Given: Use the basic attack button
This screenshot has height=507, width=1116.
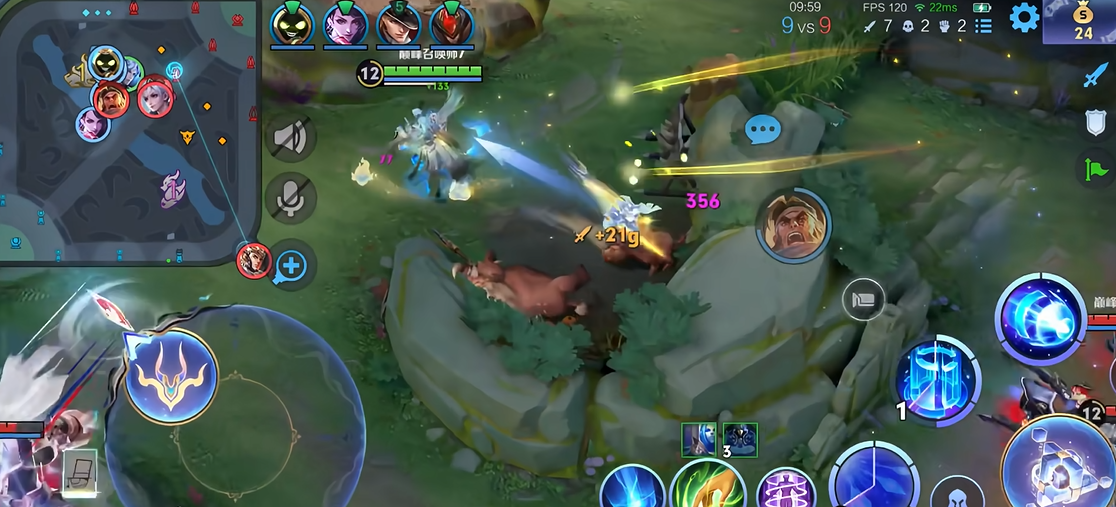Looking at the screenshot, I should [x=1060, y=468].
